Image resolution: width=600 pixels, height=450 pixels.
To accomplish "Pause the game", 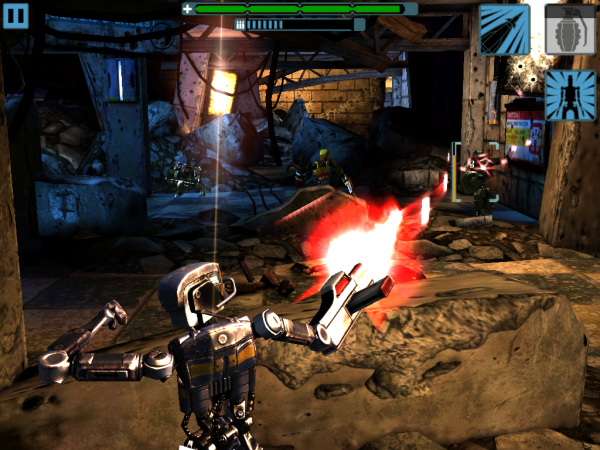I will (x=17, y=16).
